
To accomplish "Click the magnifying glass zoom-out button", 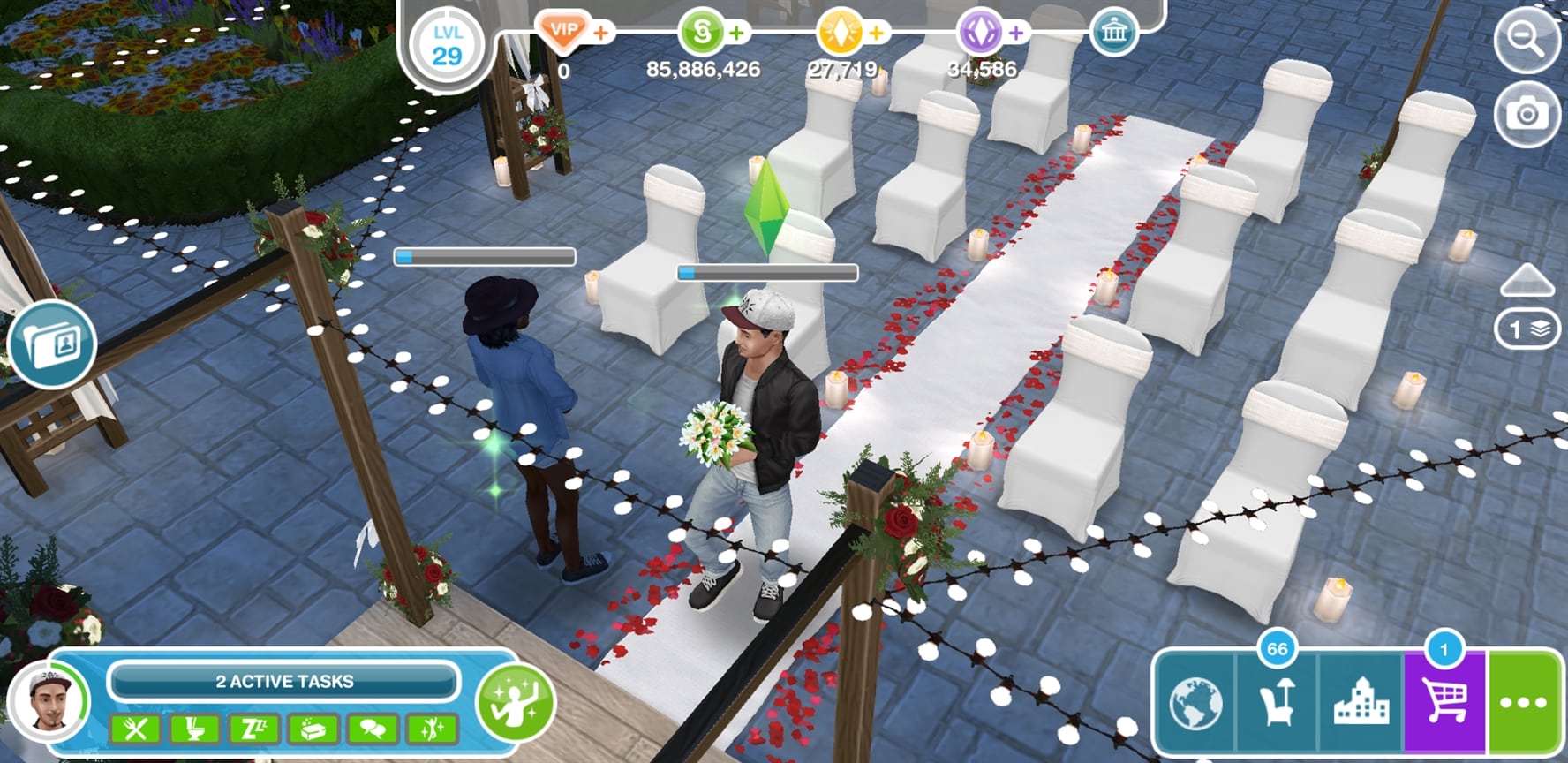I will point(1527,42).
